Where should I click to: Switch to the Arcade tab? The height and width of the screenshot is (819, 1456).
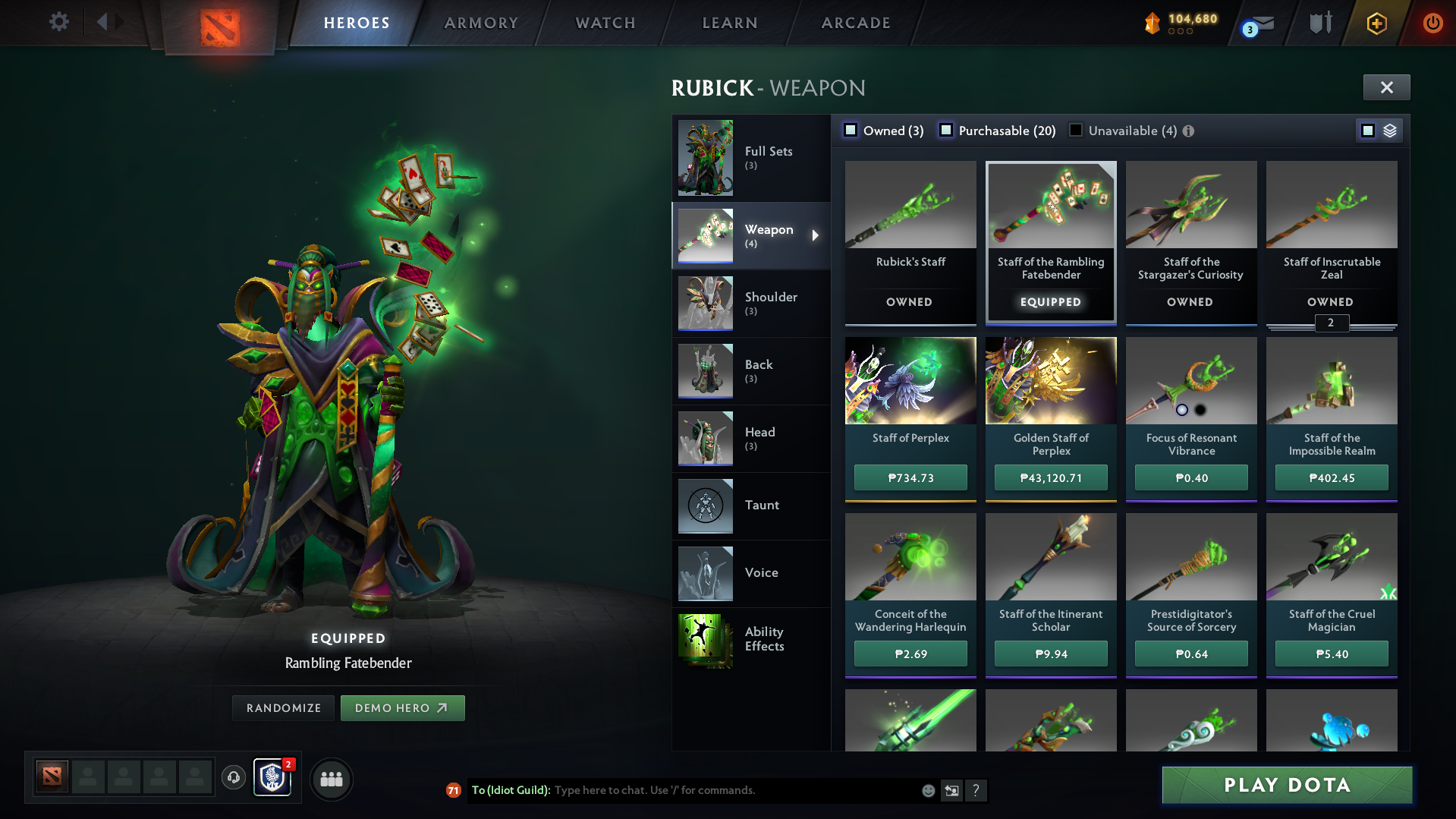coord(855,23)
